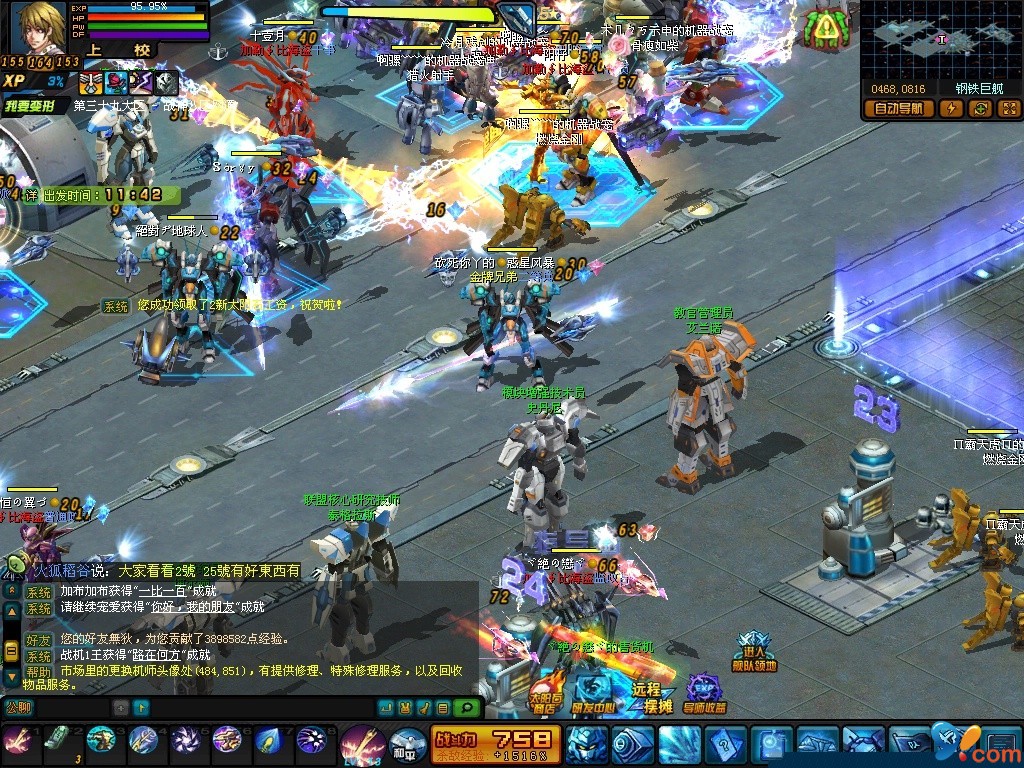Select the 好友 friends chat filter

coord(38,638)
